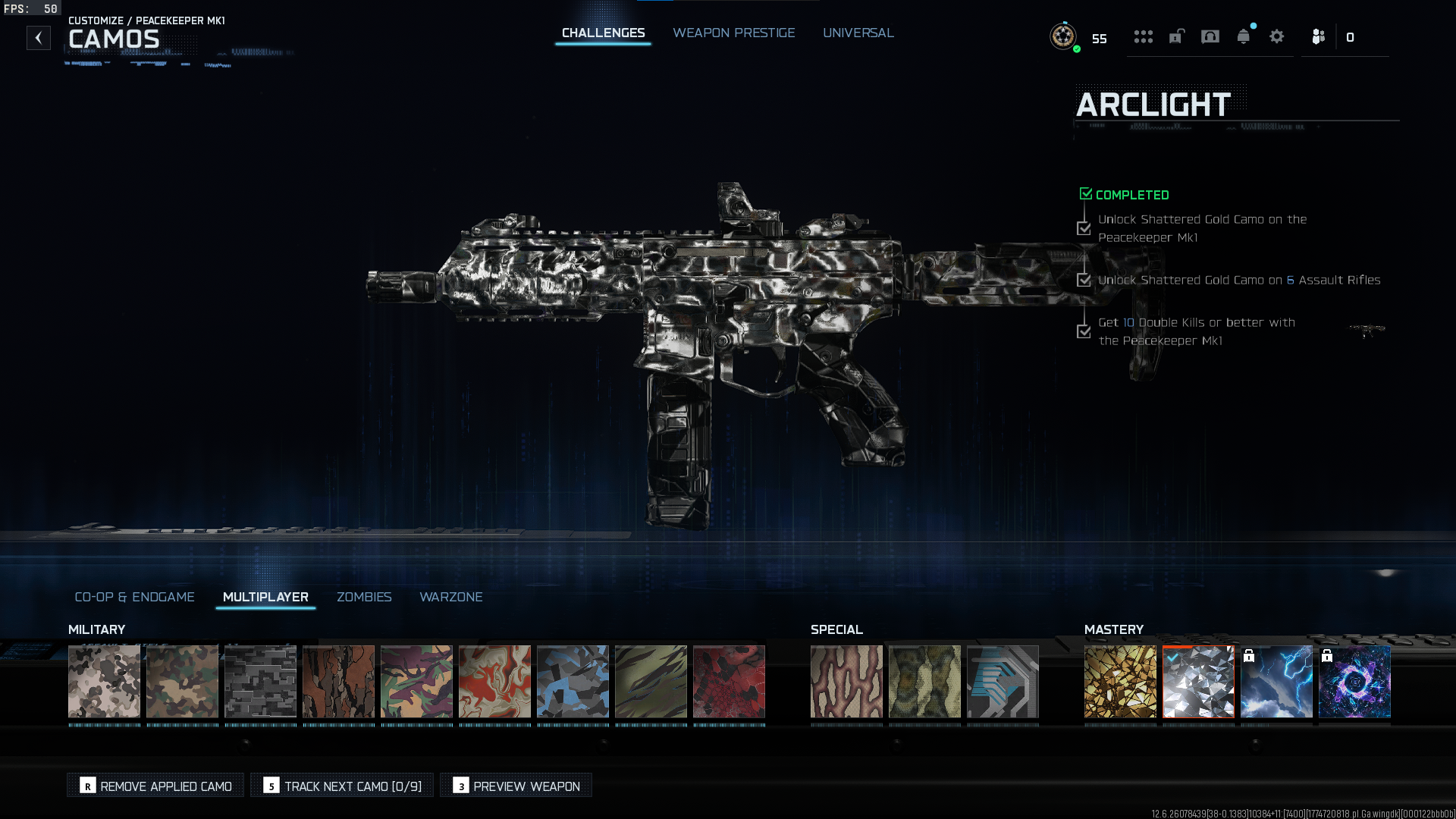Choose the locked purple vortex mastery camo
This screenshot has width=1456, height=819.
click(1354, 681)
